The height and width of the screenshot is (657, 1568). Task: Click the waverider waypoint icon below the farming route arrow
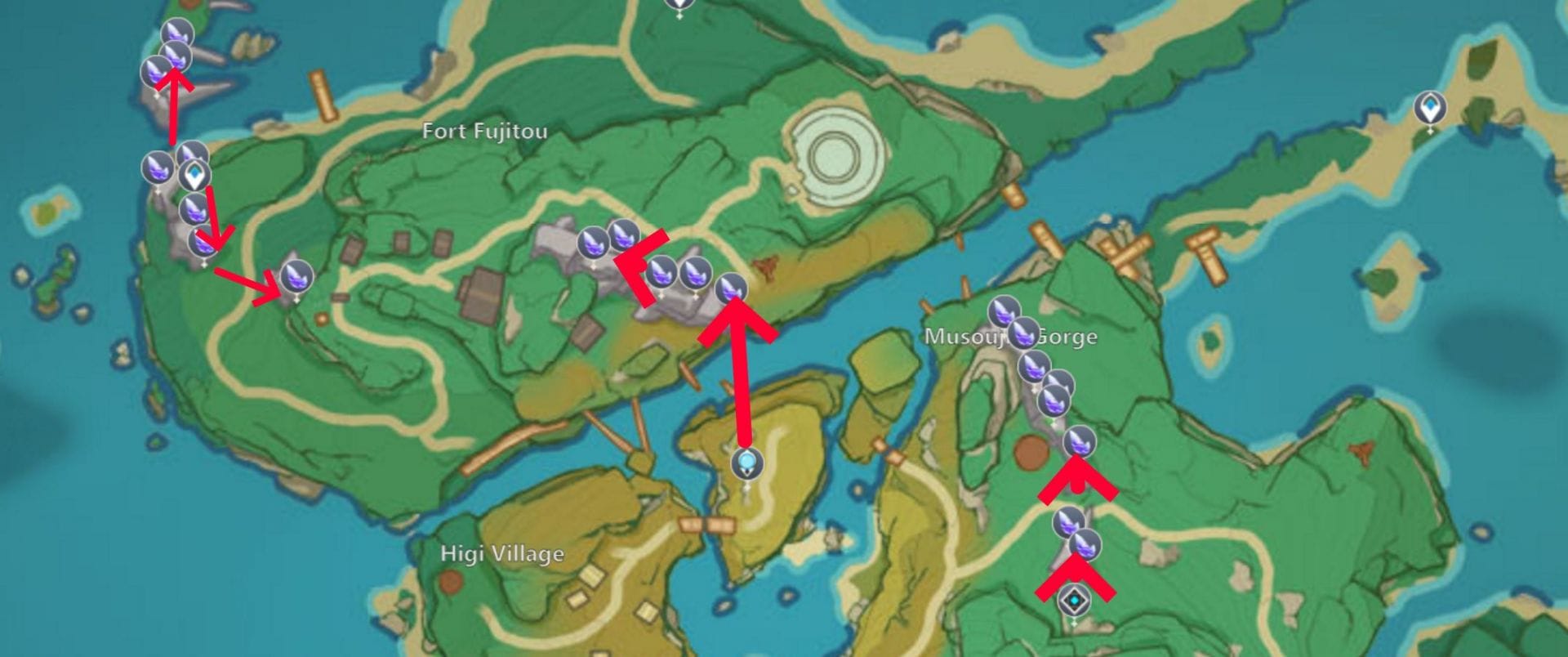click(747, 463)
